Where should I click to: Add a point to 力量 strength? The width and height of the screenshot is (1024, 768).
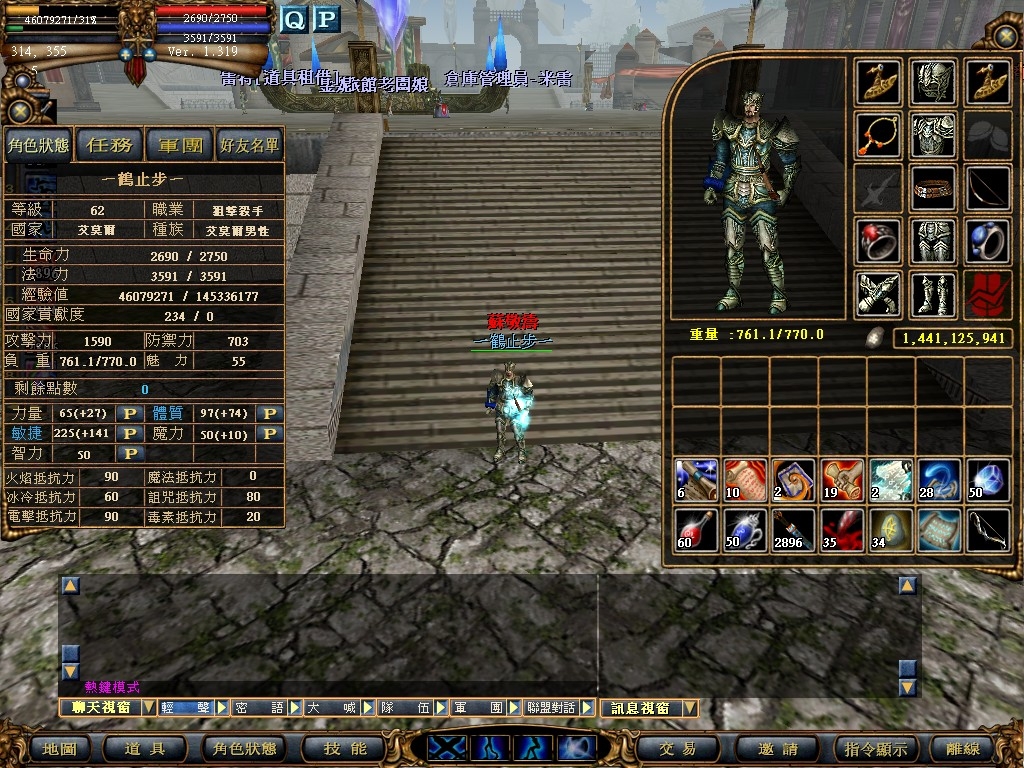128,414
